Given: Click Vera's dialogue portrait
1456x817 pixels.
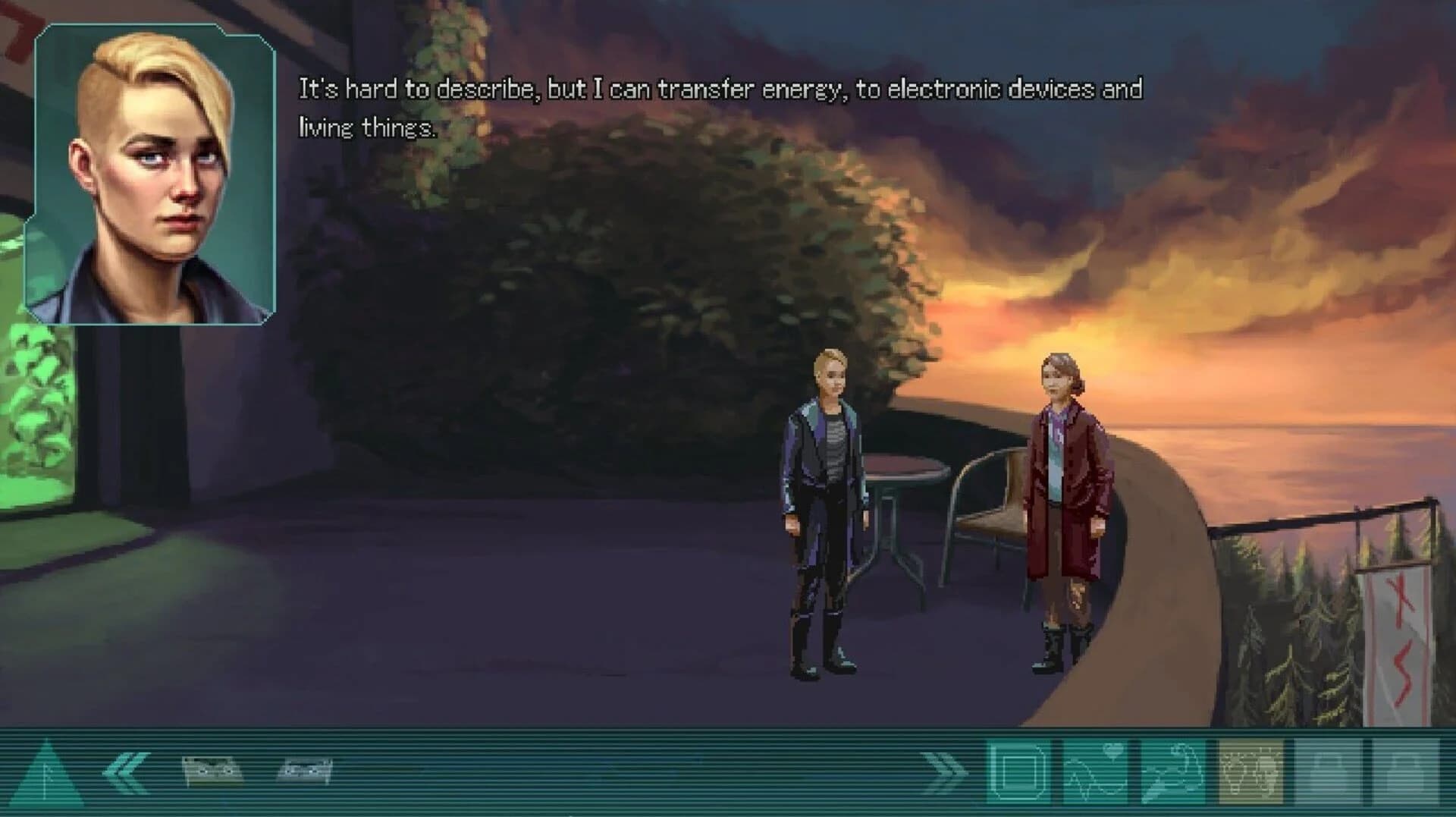Looking at the screenshot, I should pos(152,174).
